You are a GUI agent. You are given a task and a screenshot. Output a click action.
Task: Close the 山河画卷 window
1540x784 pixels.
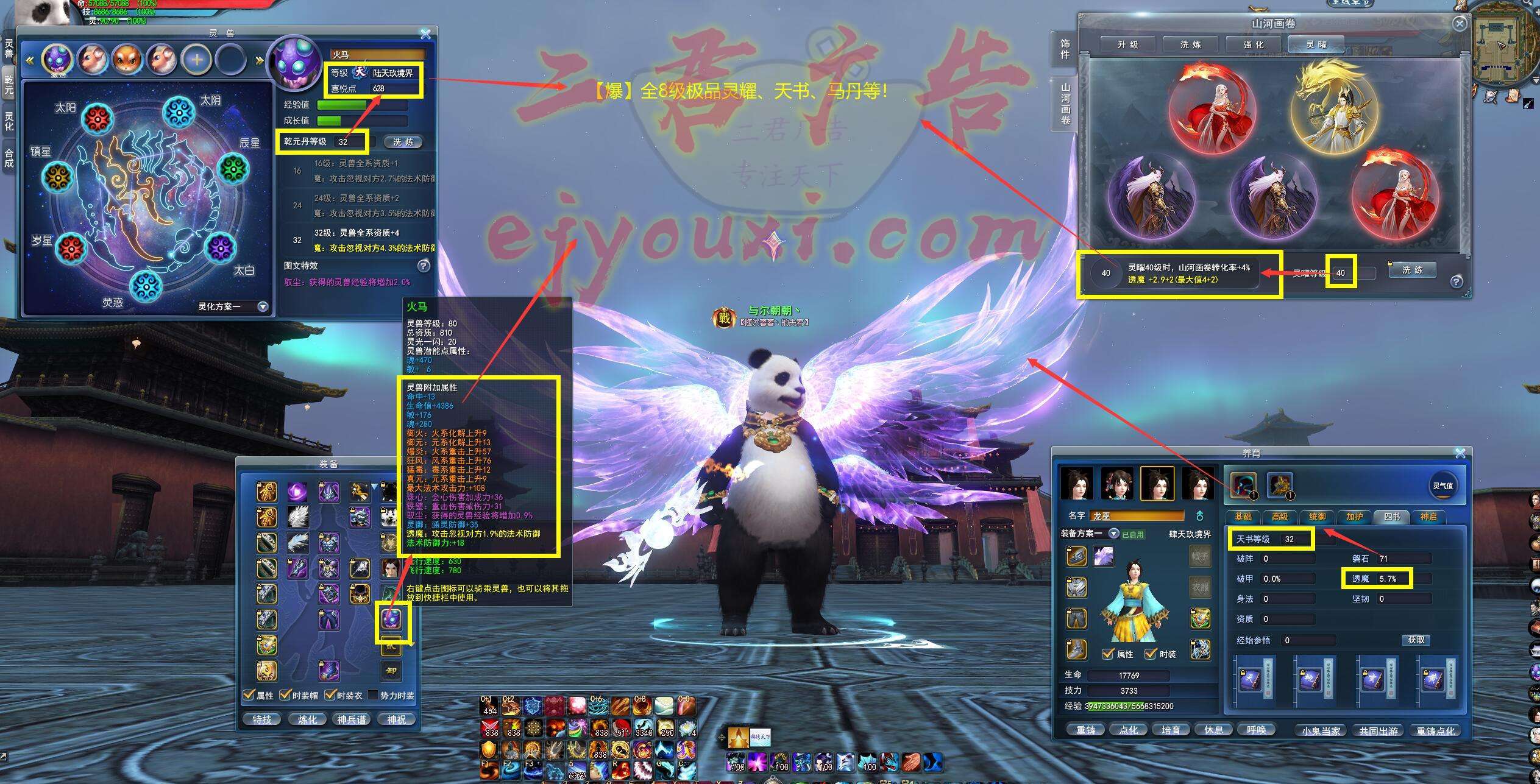pos(1460,23)
